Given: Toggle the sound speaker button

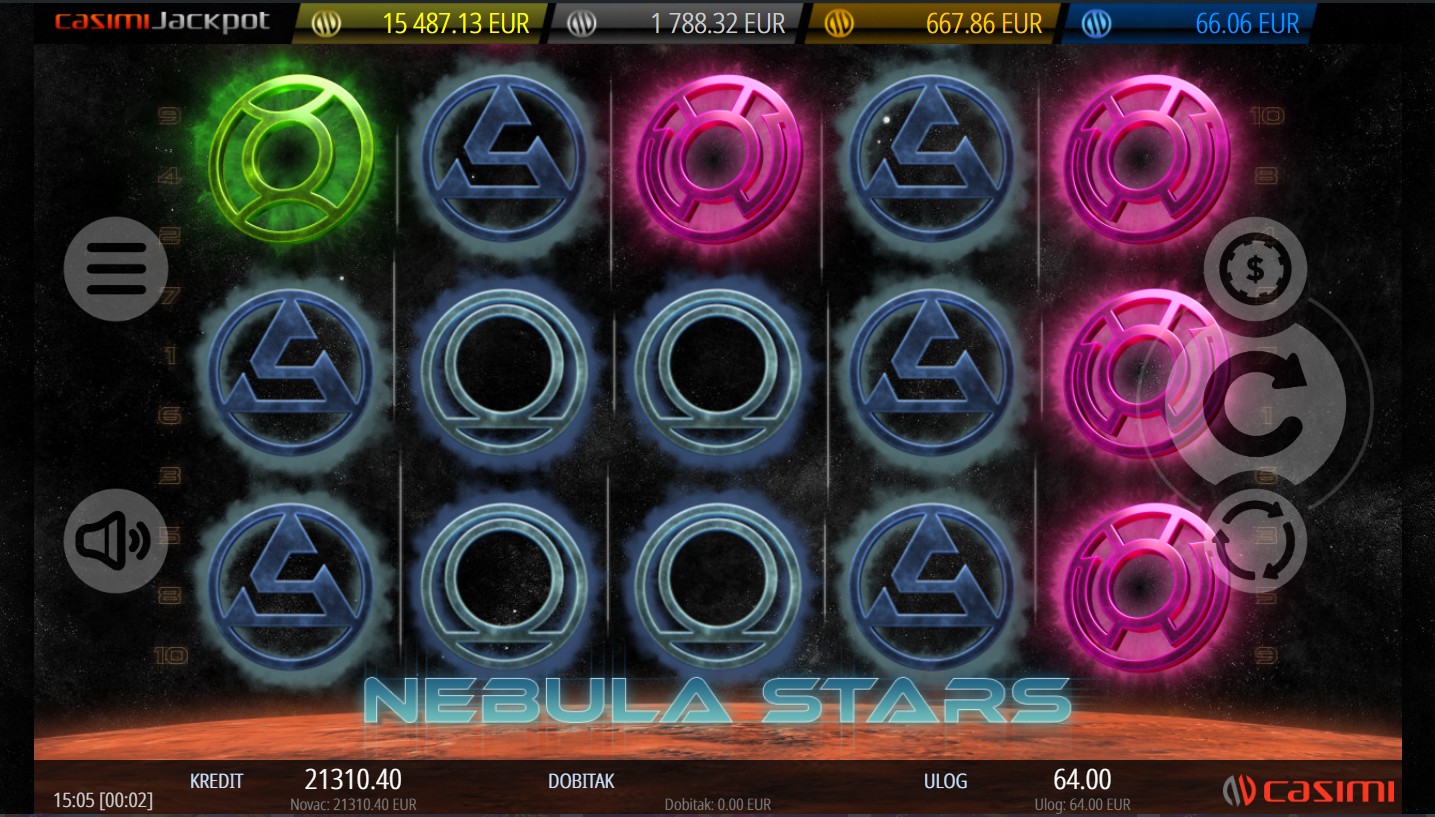Looking at the screenshot, I should point(116,541).
